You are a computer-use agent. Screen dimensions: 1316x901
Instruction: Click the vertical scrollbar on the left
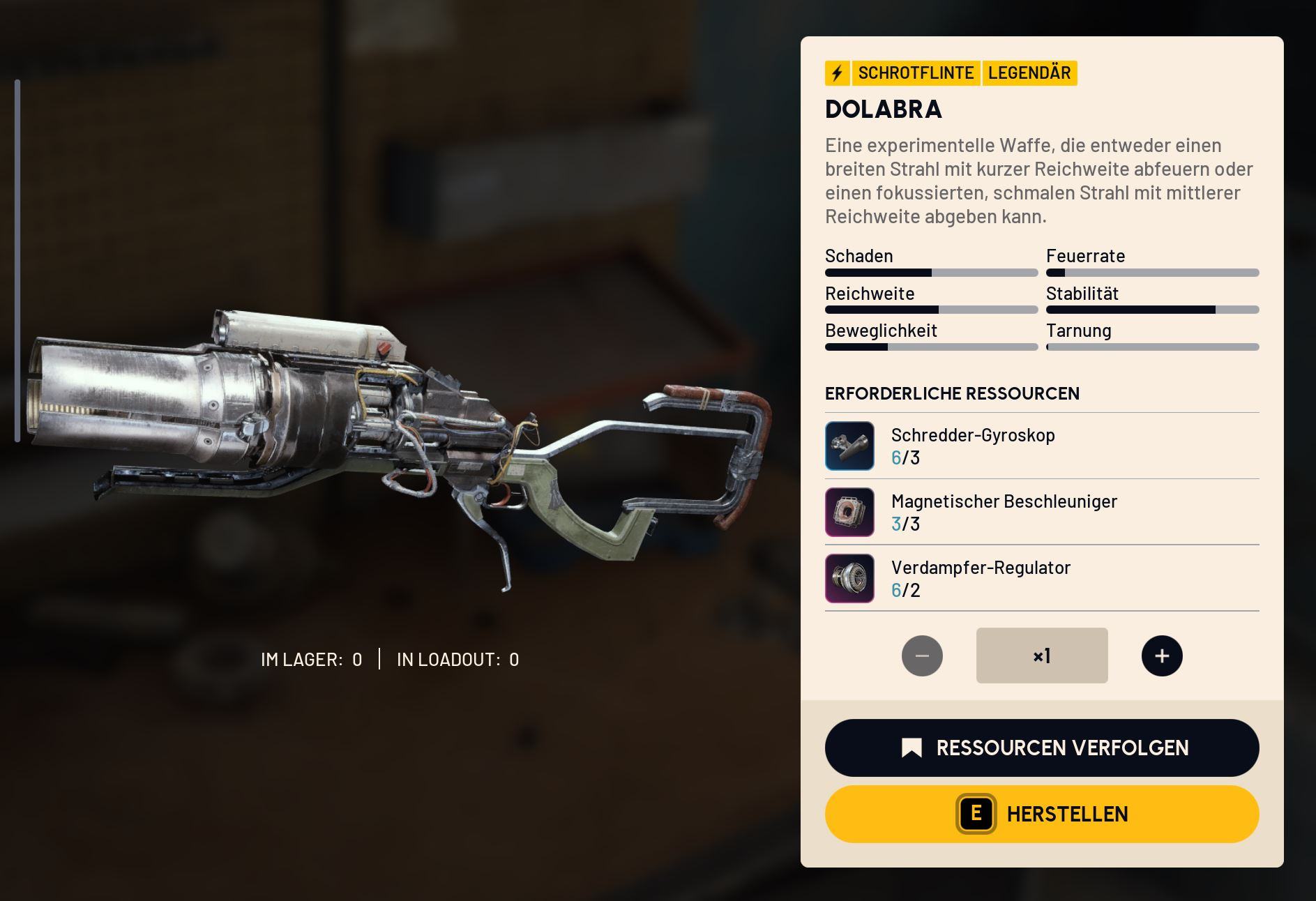click(x=17, y=260)
